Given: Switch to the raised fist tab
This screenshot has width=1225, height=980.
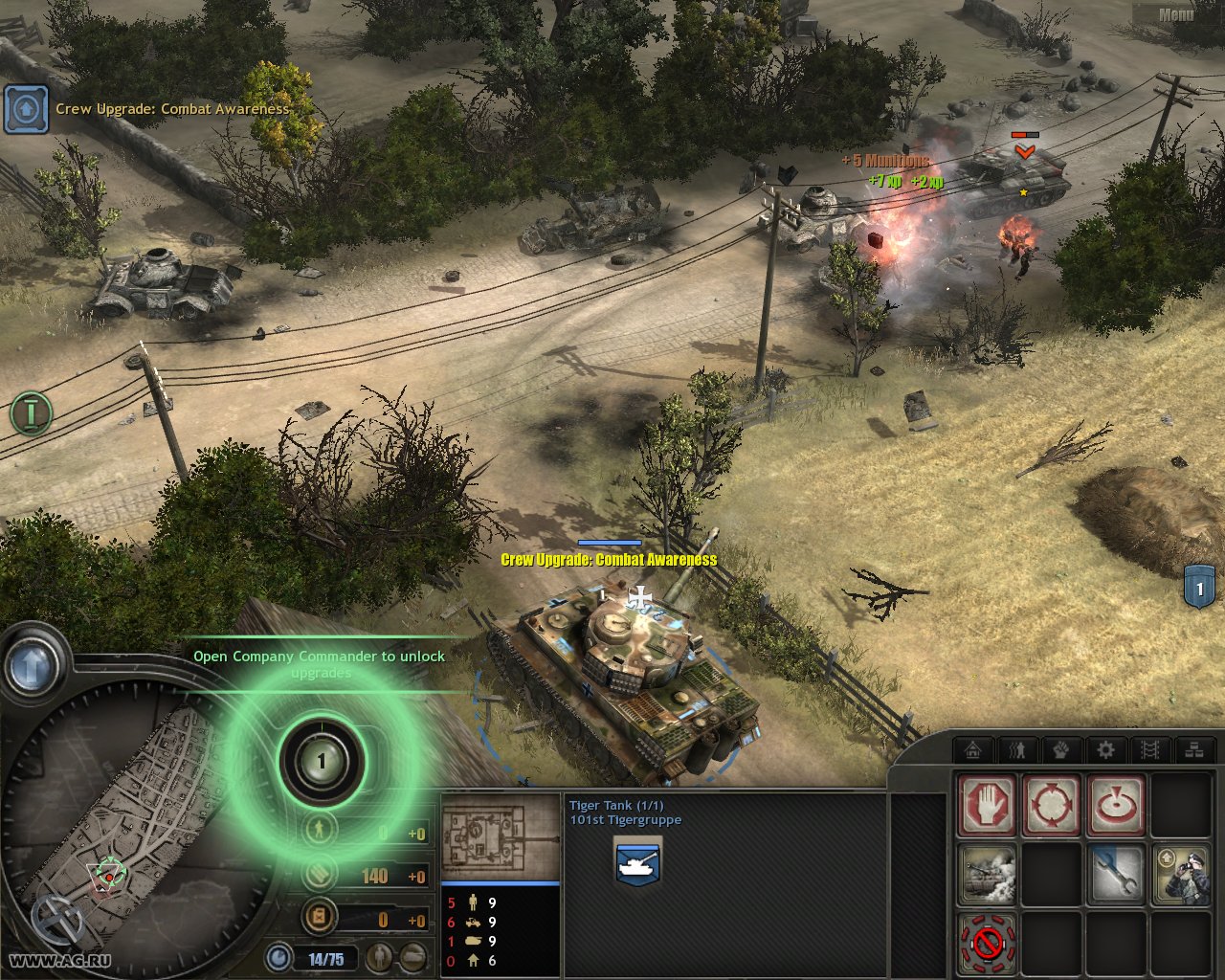Looking at the screenshot, I should (x=1061, y=749).
